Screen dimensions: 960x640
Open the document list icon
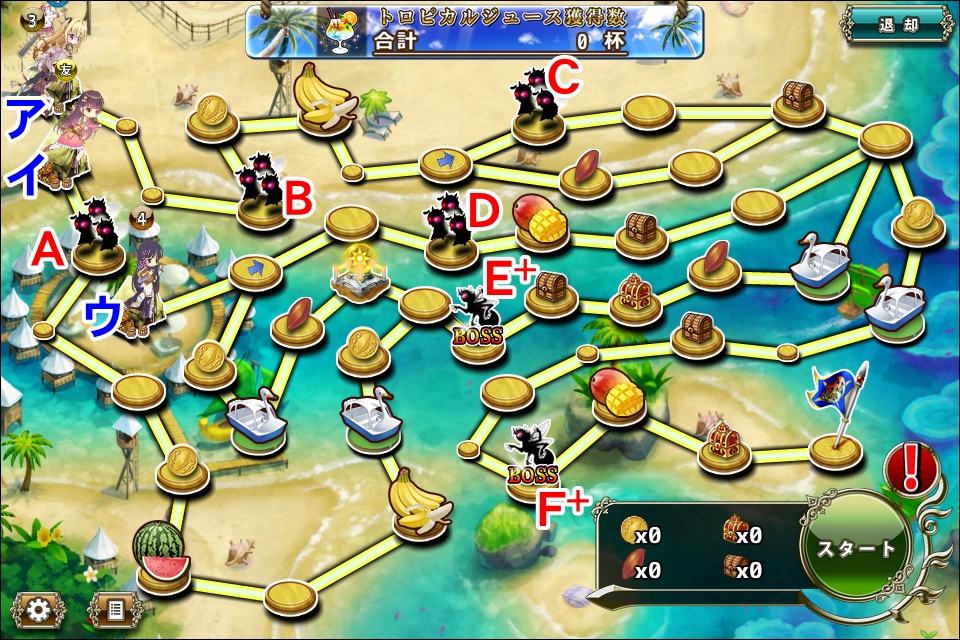[x=115, y=608]
